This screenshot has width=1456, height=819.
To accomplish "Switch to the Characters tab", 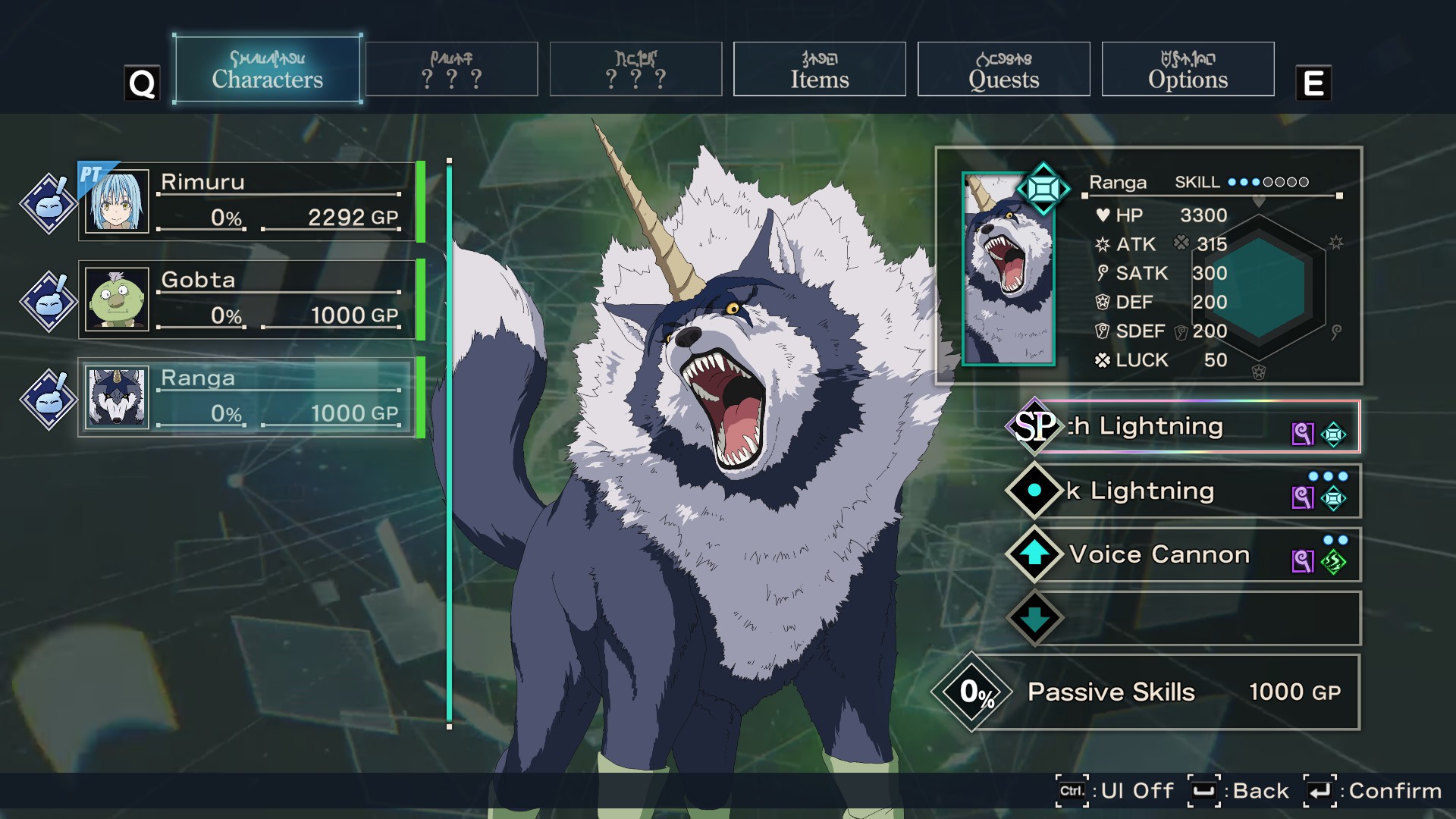I will click(x=267, y=70).
